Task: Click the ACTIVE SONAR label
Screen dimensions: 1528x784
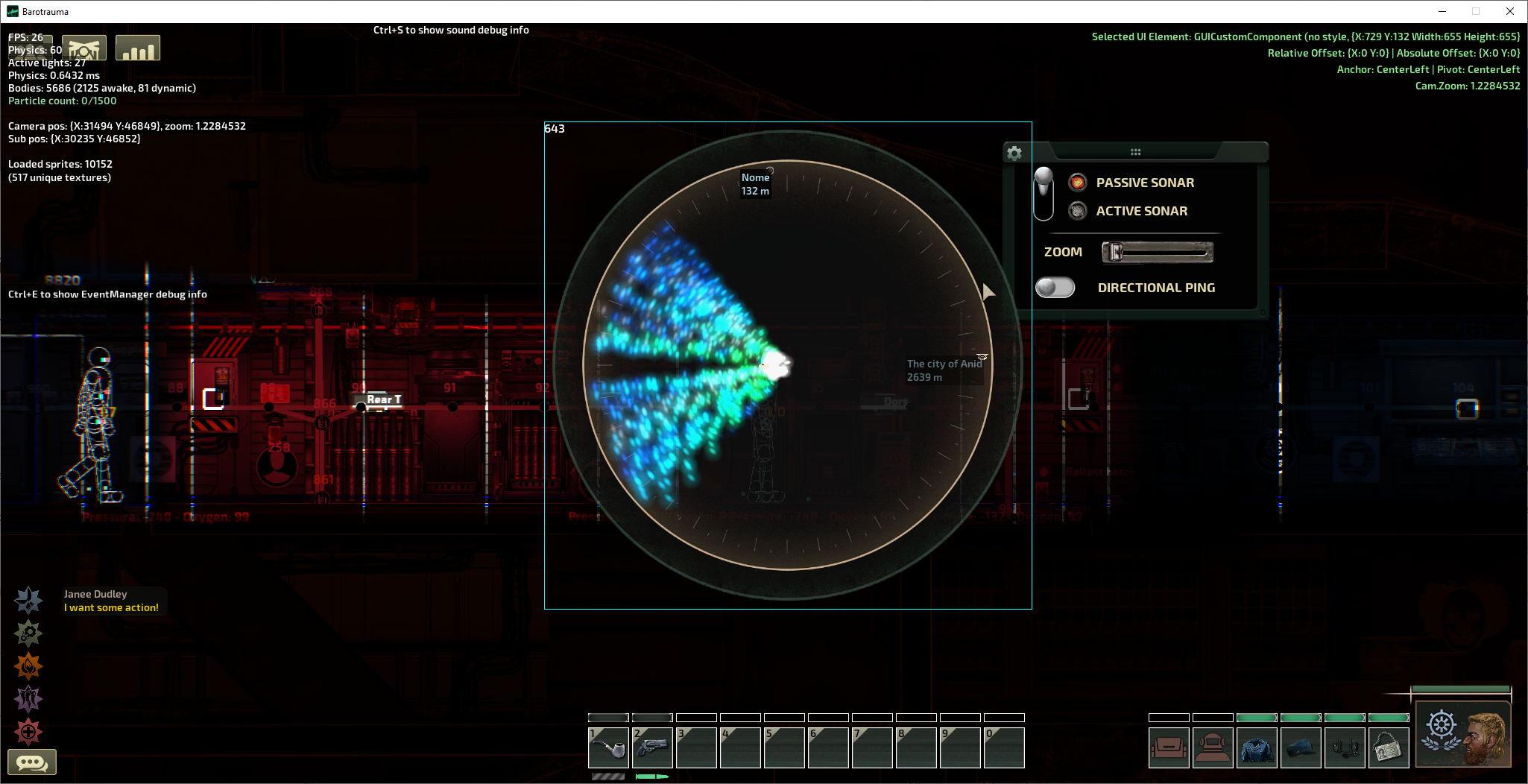Action: (x=1141, y=211)
